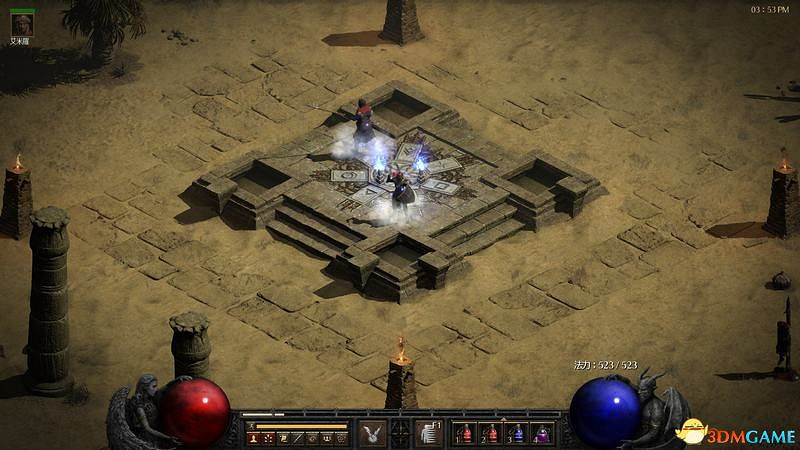The width and height of the screenshot is (800, 450).
Task: Toggle the mini menu button between skill slots
Action: (400, 433)
